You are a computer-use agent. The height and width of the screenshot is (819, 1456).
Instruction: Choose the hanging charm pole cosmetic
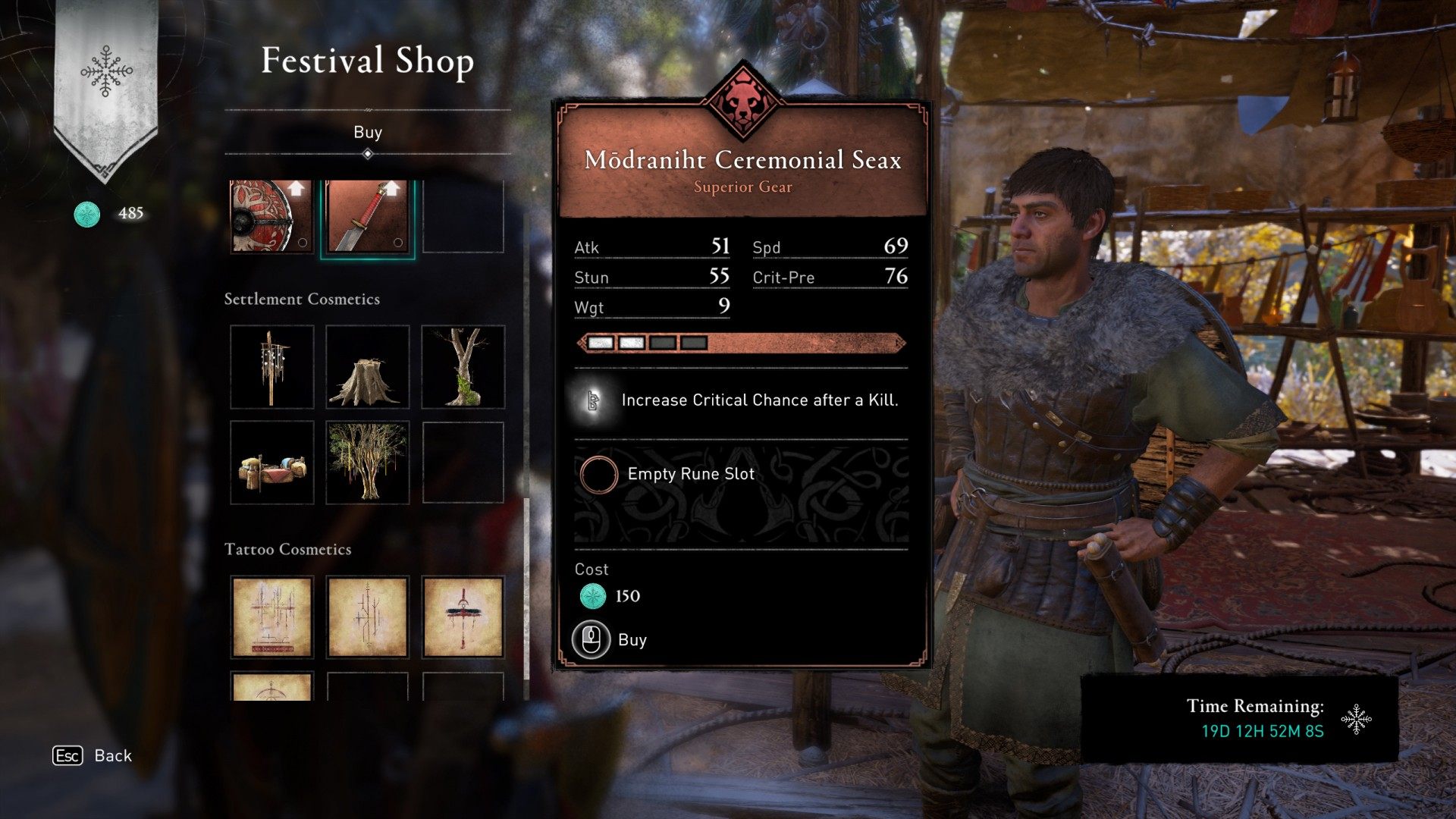(271, 367)
